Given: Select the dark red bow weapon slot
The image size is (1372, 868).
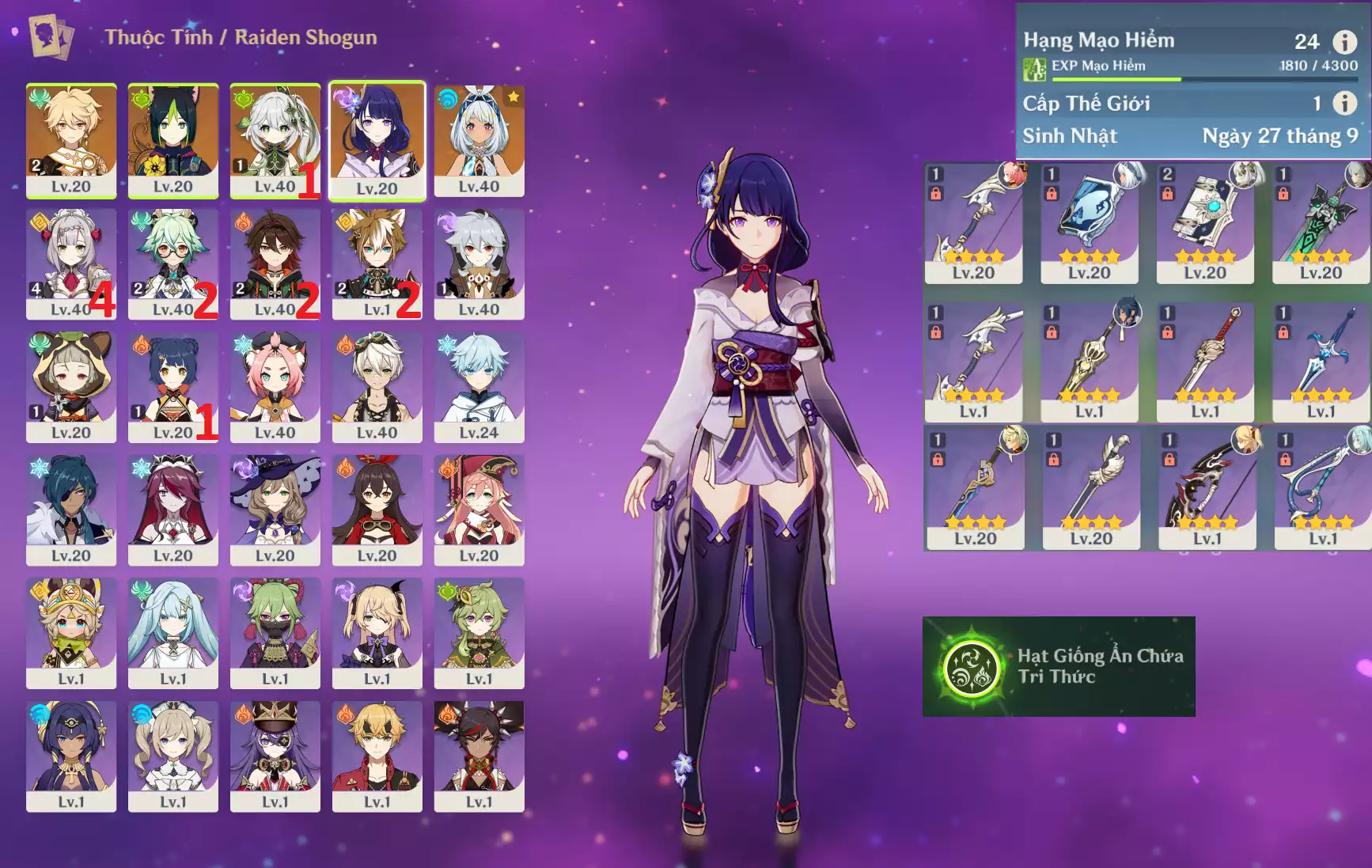Looking at the screenshot, I should click(x=1207, y=488).
